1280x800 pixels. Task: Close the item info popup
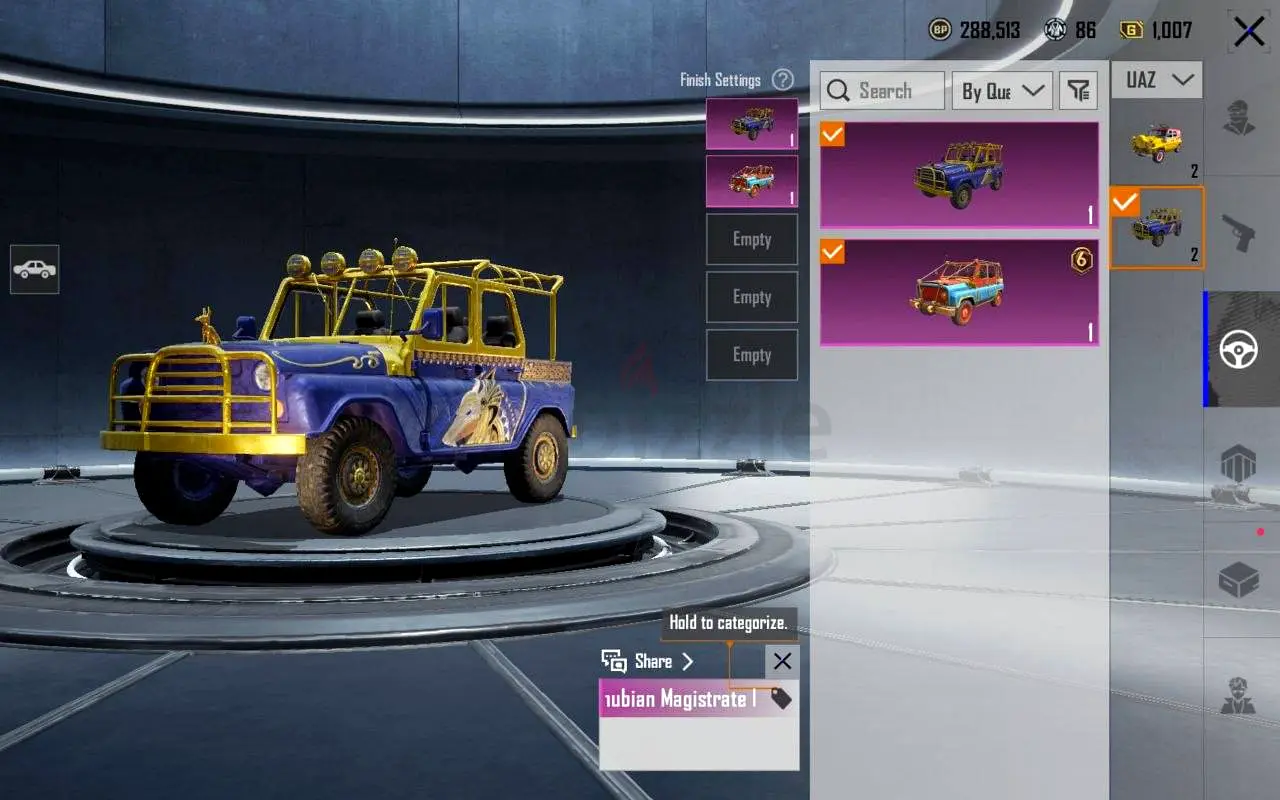click(x=782, y=661)
